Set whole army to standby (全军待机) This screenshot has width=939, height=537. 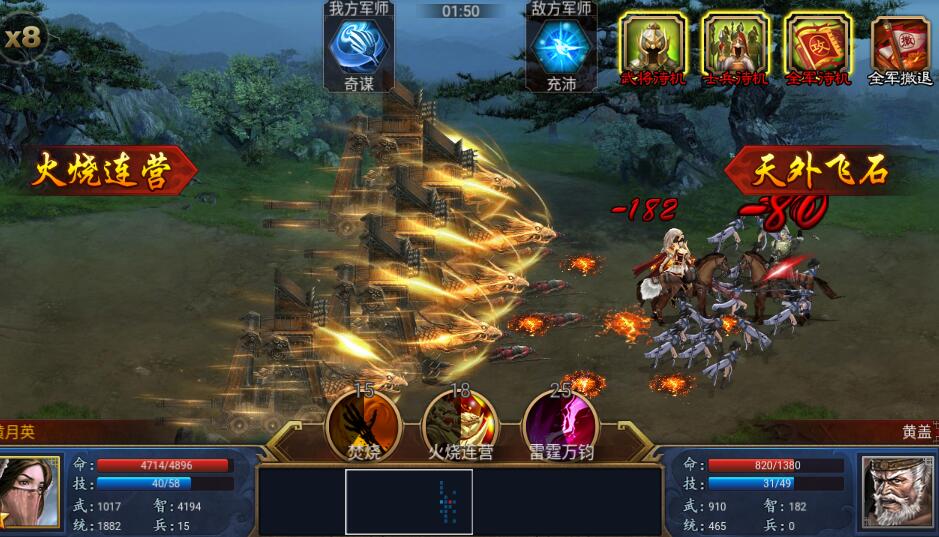(x=817, y=47)
